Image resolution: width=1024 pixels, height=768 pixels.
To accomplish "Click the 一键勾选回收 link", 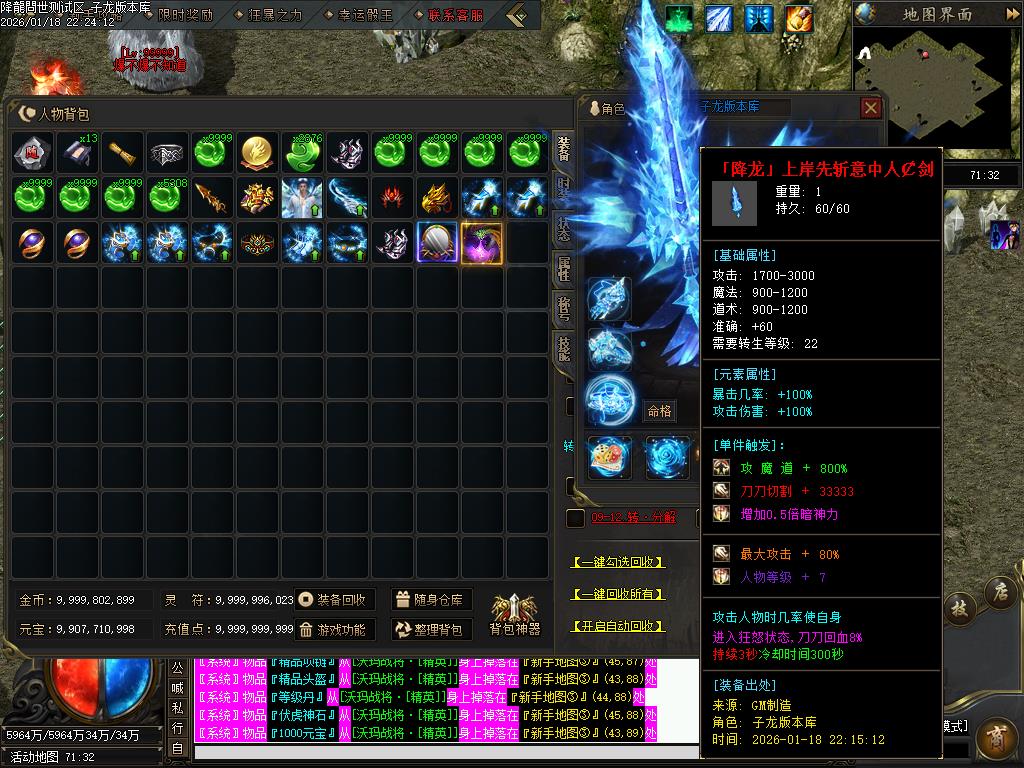I will (x=618, y=562).
